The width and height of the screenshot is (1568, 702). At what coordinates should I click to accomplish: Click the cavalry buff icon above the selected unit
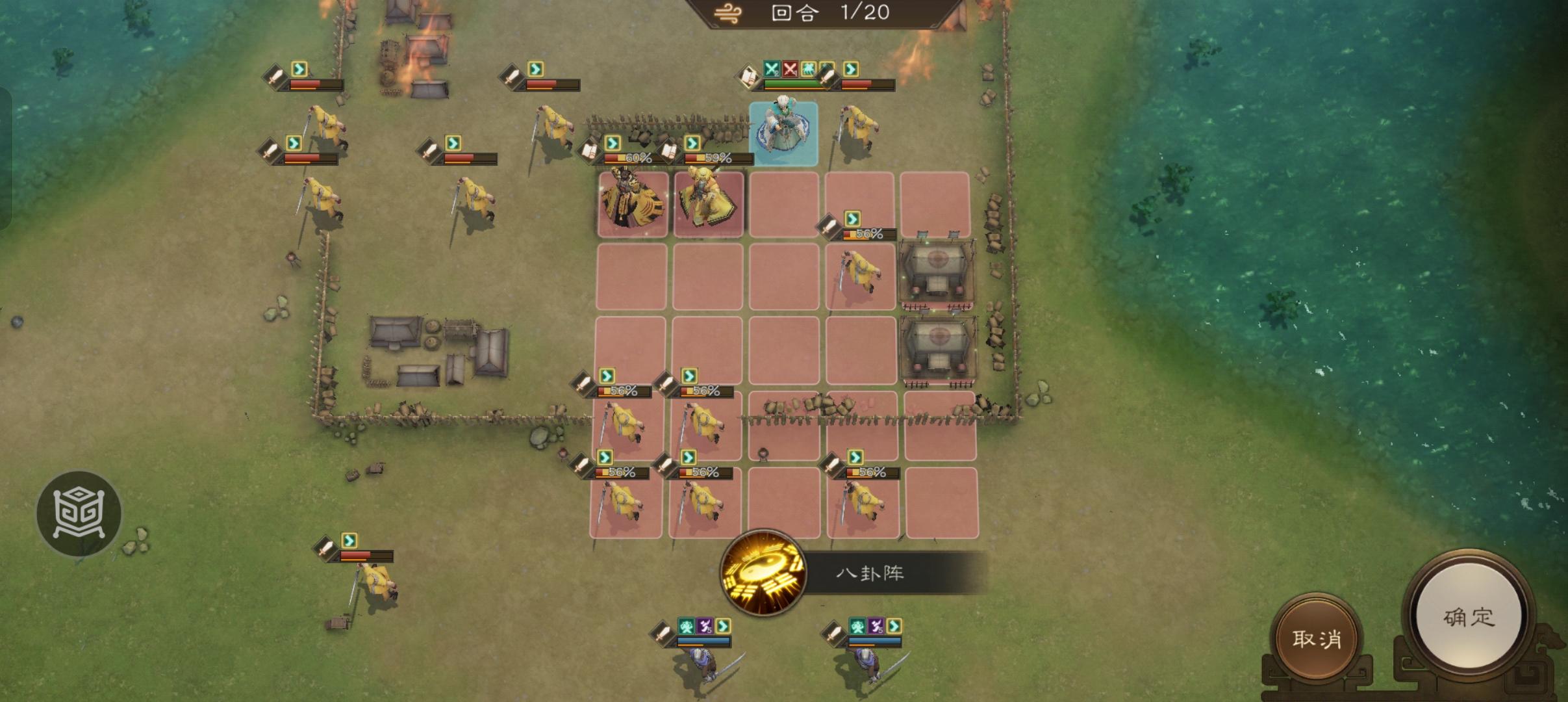tap(808, 68)
